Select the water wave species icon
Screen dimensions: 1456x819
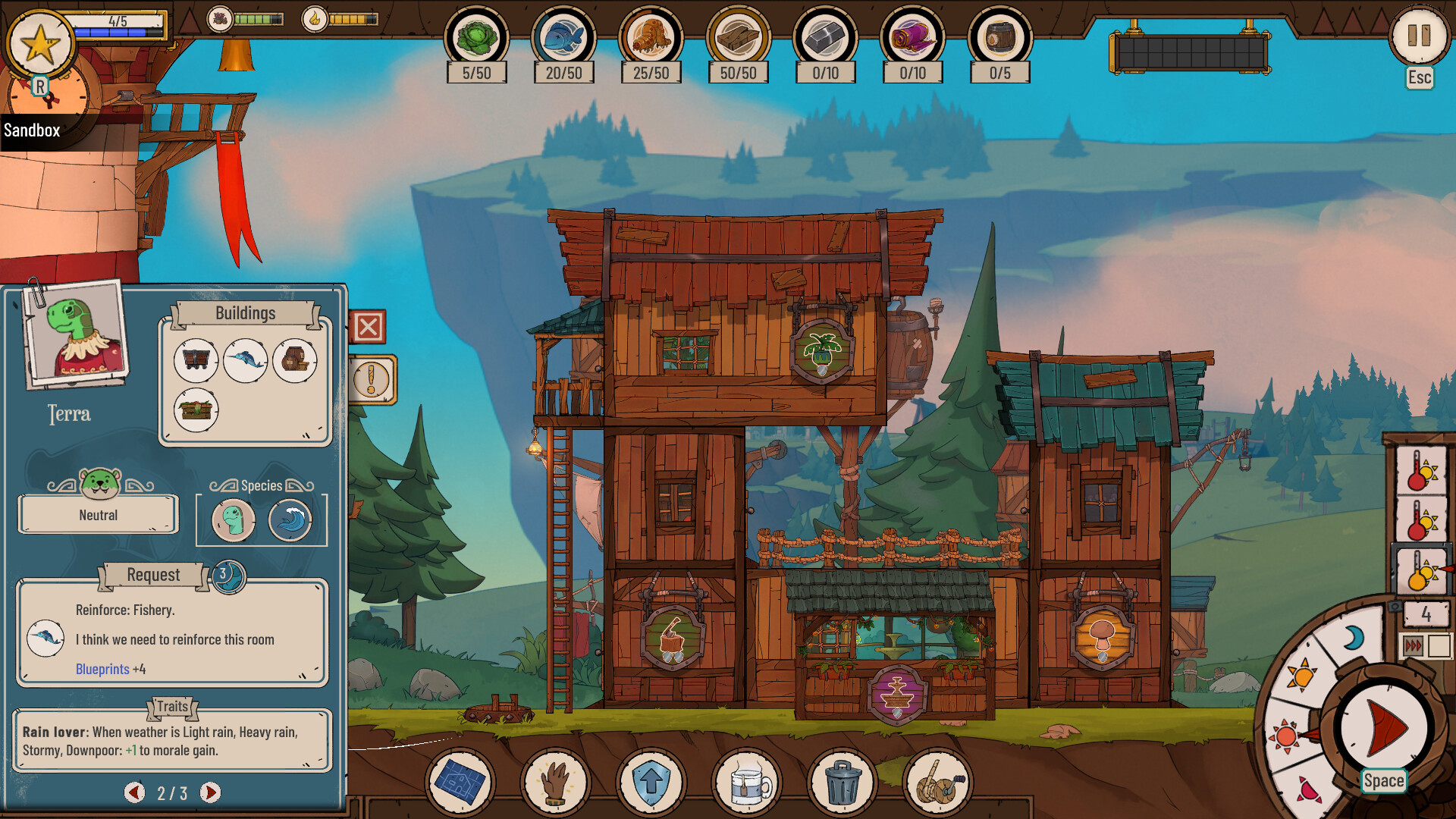[x=290, y=520]
